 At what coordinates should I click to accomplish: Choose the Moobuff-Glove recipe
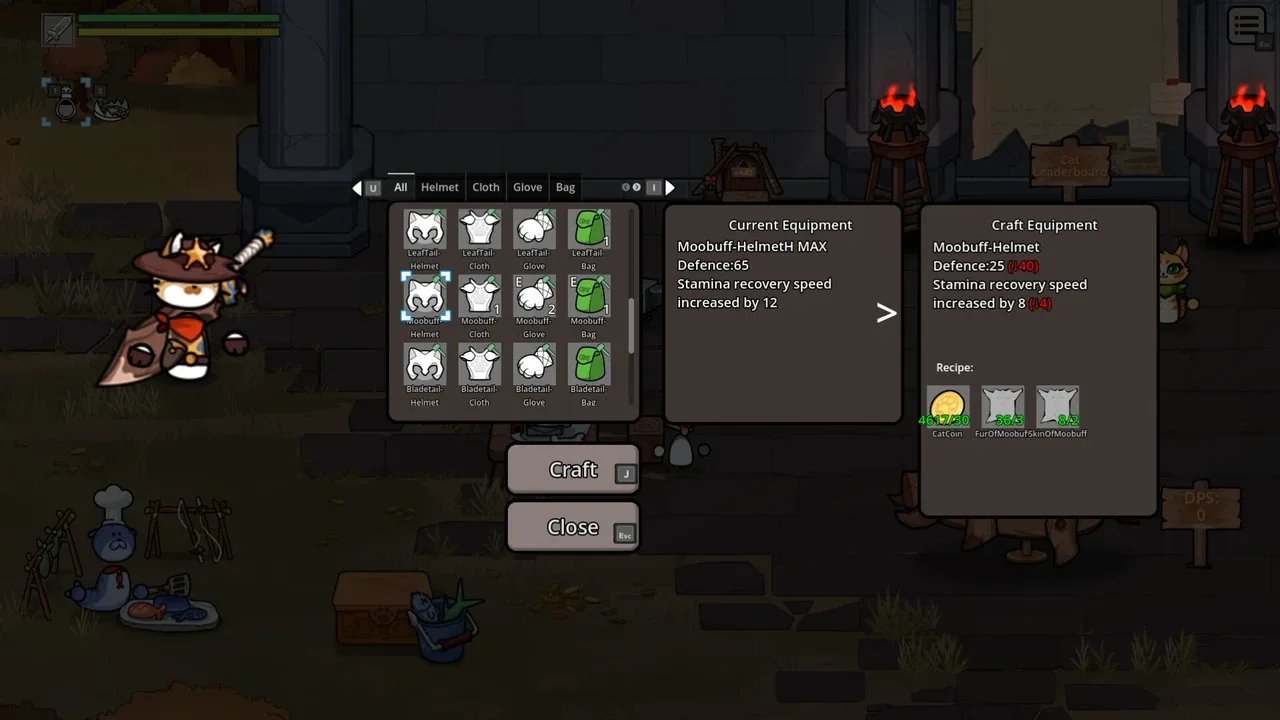pos(534,297)
